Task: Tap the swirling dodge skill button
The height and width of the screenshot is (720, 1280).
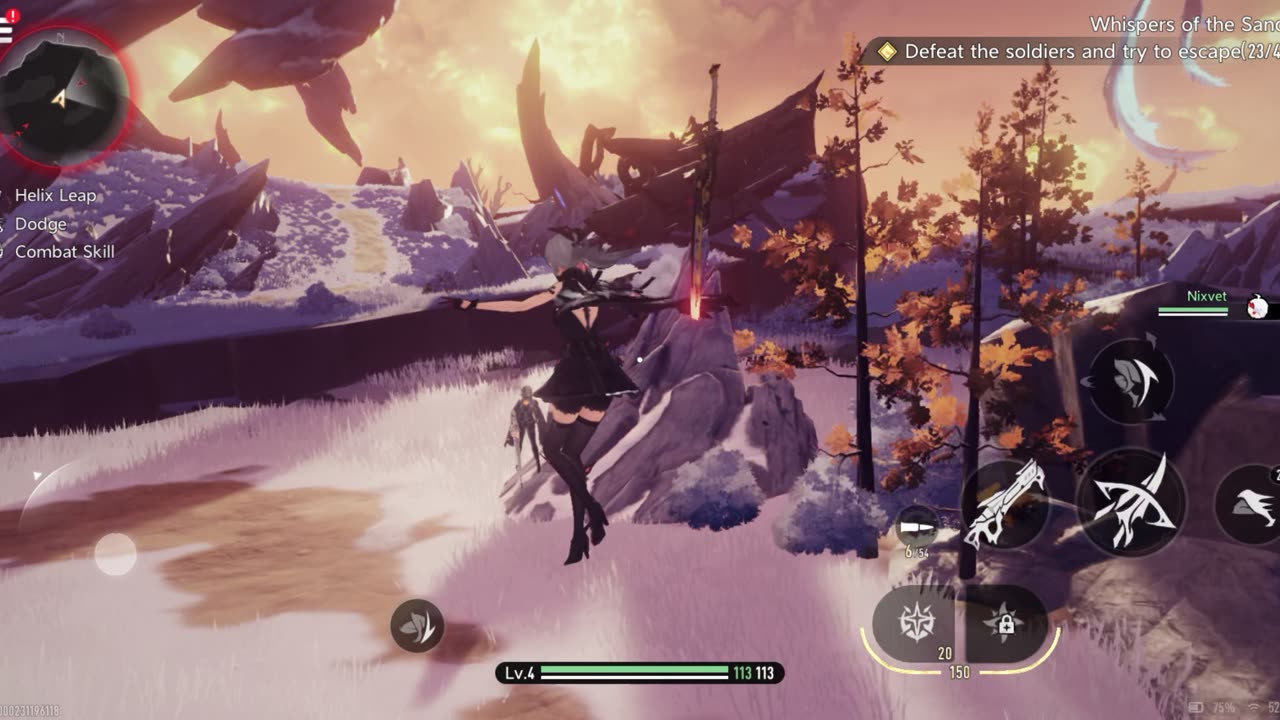Action: pos(1131,380)
